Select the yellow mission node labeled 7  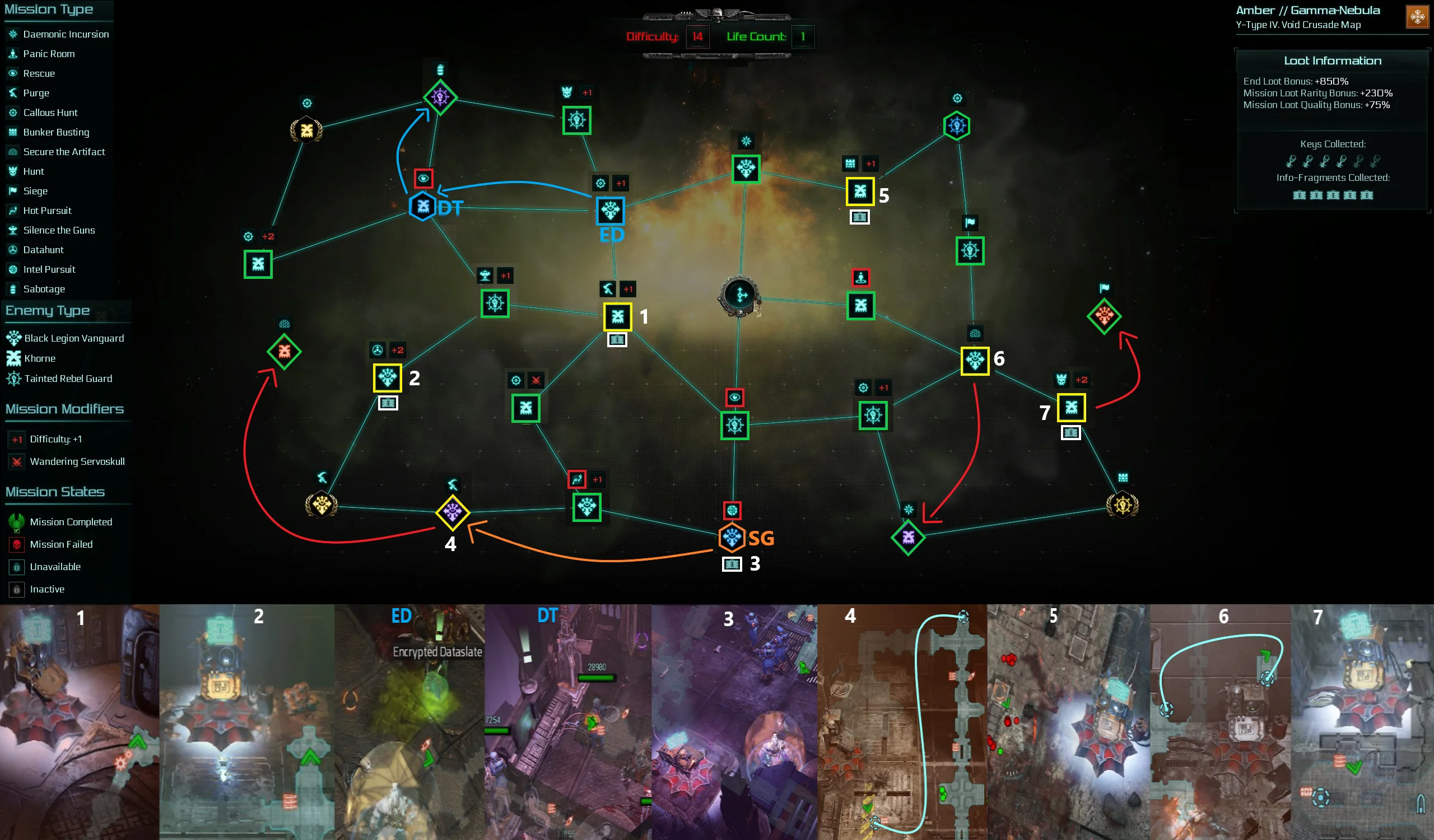pyautogui.click(x=1071, y=407)
